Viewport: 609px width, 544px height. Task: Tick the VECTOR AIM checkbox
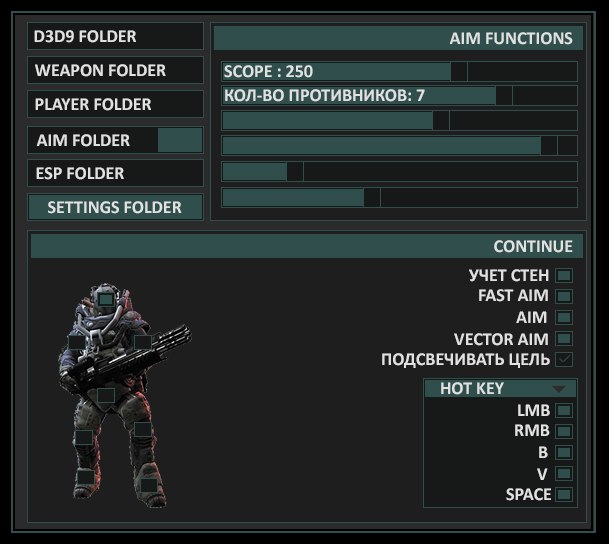tap(564, 339)
